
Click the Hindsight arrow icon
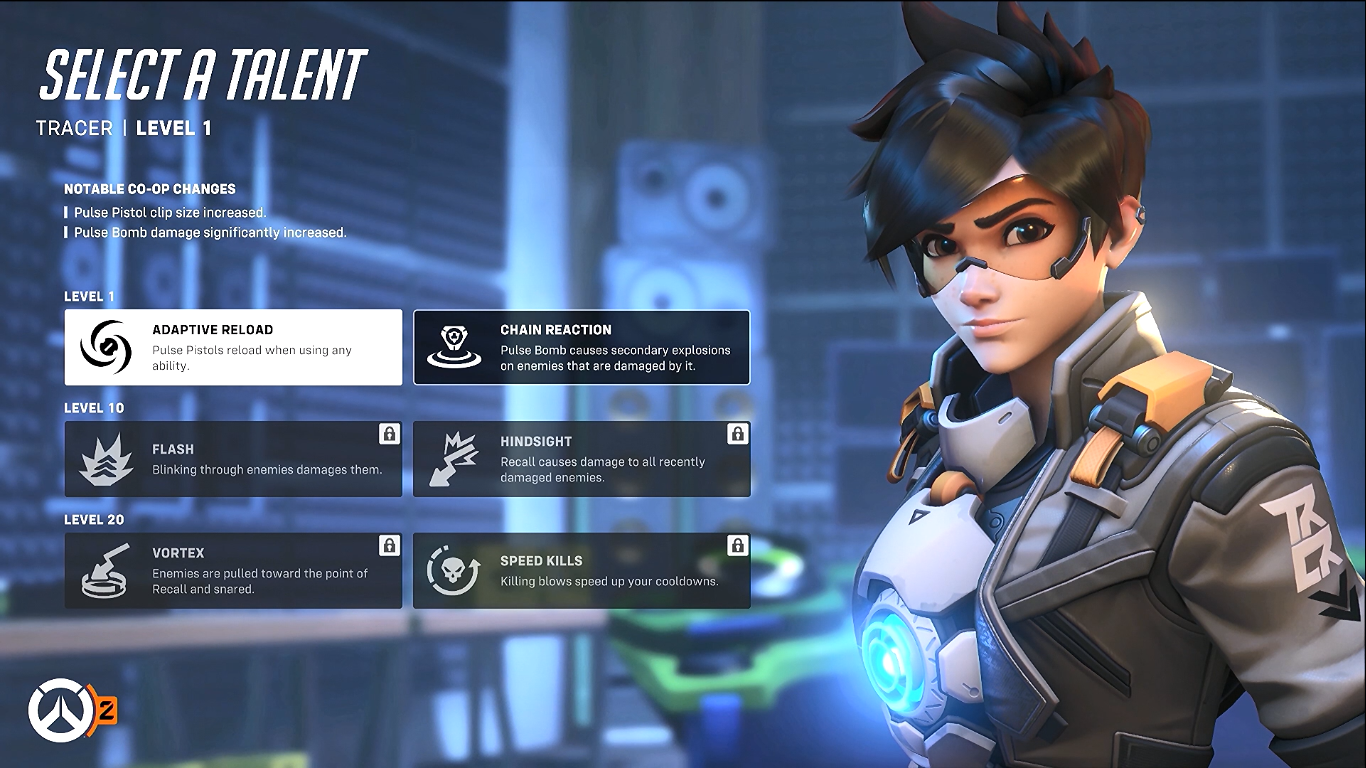455,458
